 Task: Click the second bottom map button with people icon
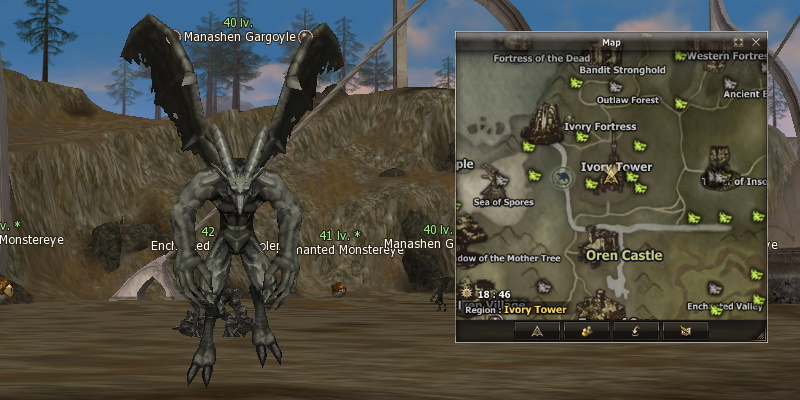[x=586, y=330]
